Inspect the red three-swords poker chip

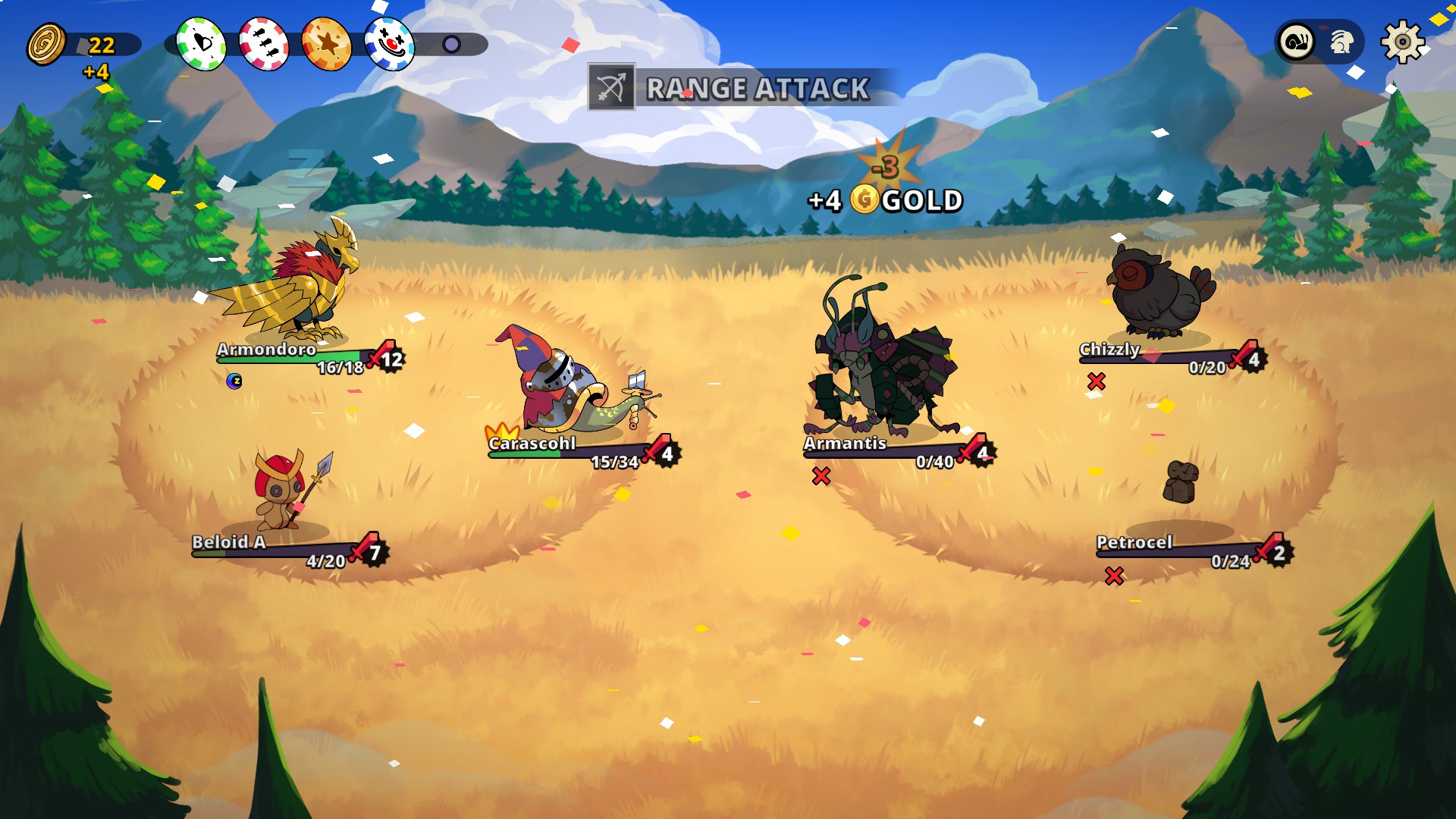[264, 44]
